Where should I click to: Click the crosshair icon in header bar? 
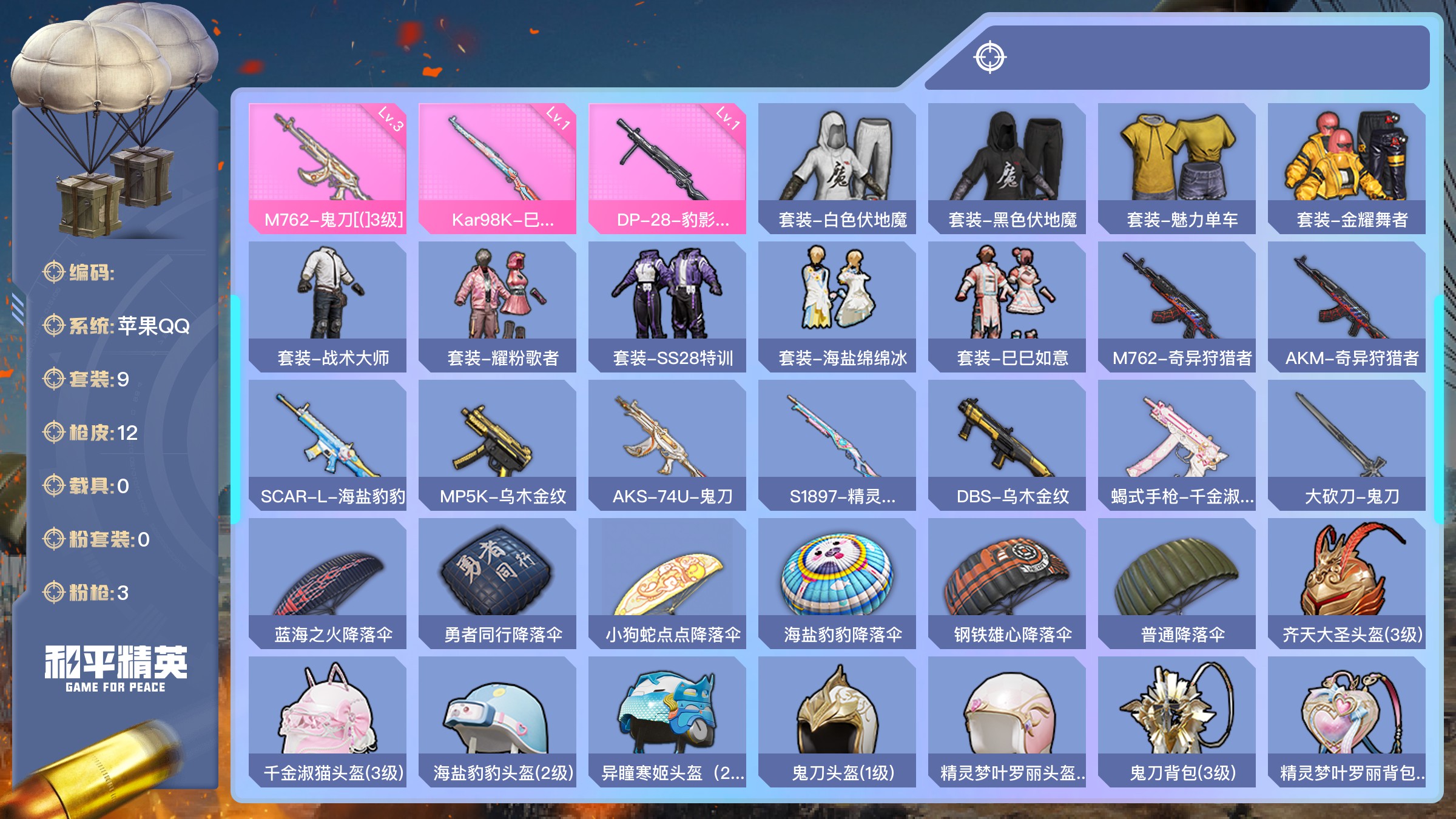990,58
